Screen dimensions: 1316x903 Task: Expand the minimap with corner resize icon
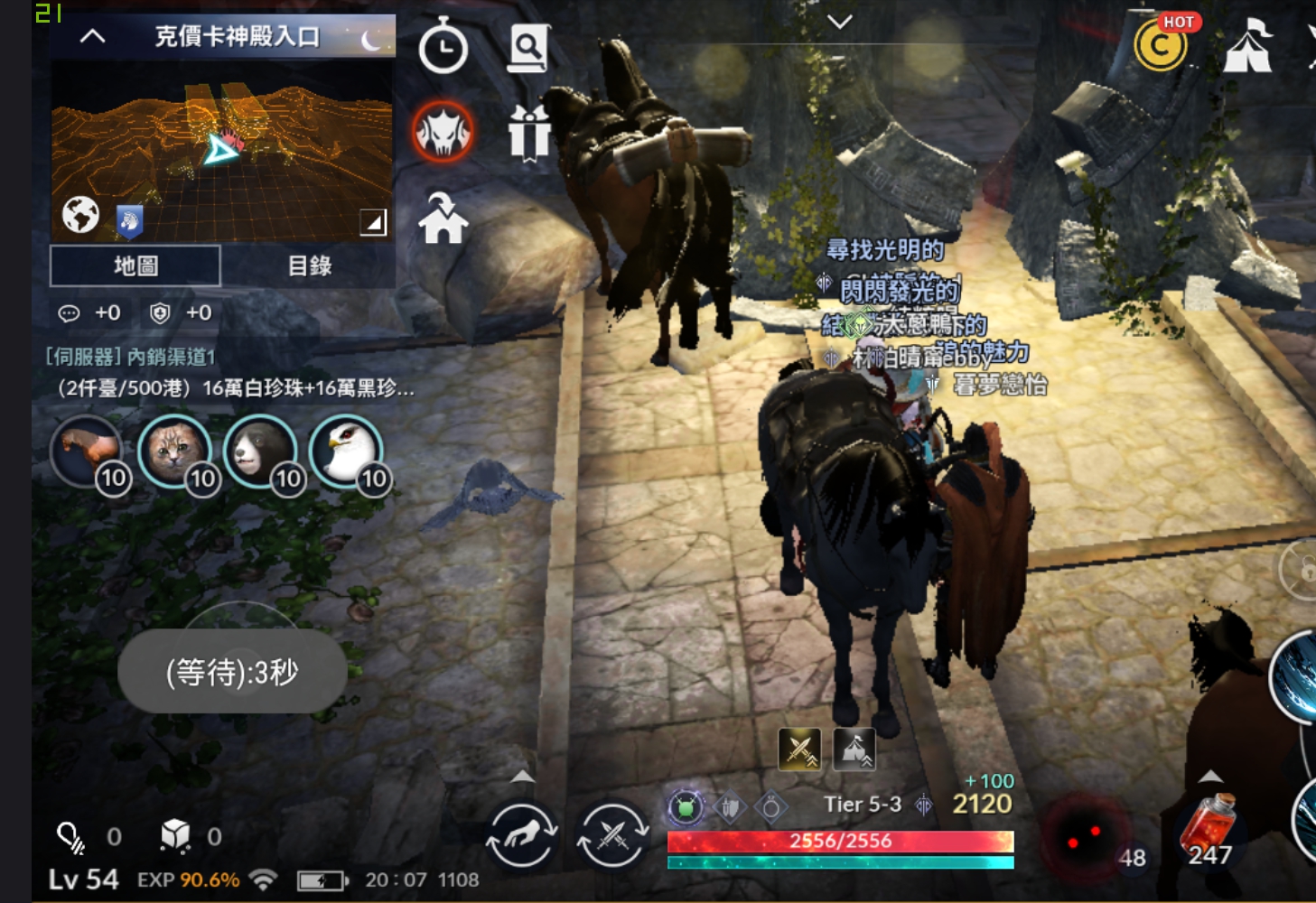point(373,222)
